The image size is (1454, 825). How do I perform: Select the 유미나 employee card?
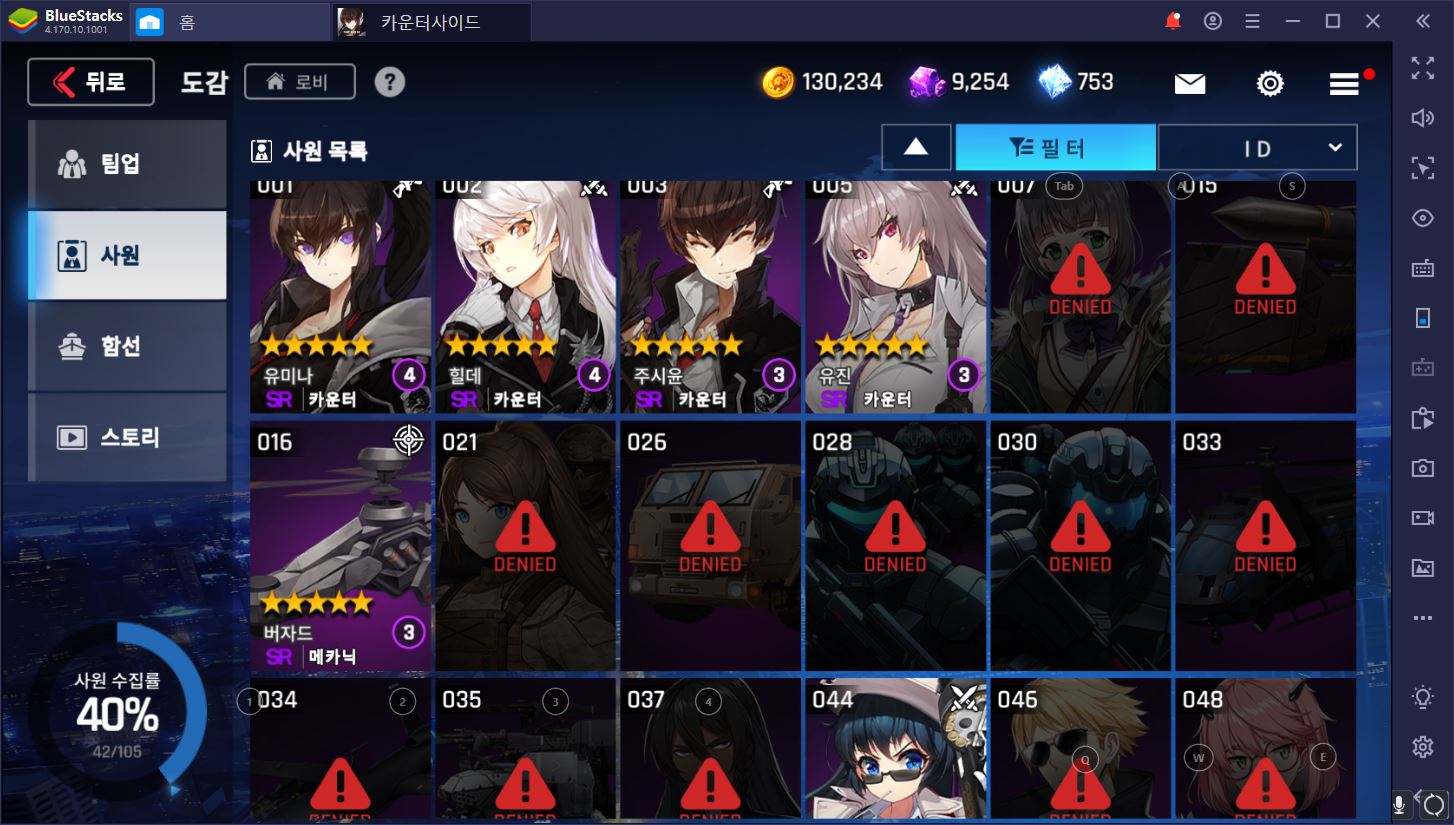(341, 297)
